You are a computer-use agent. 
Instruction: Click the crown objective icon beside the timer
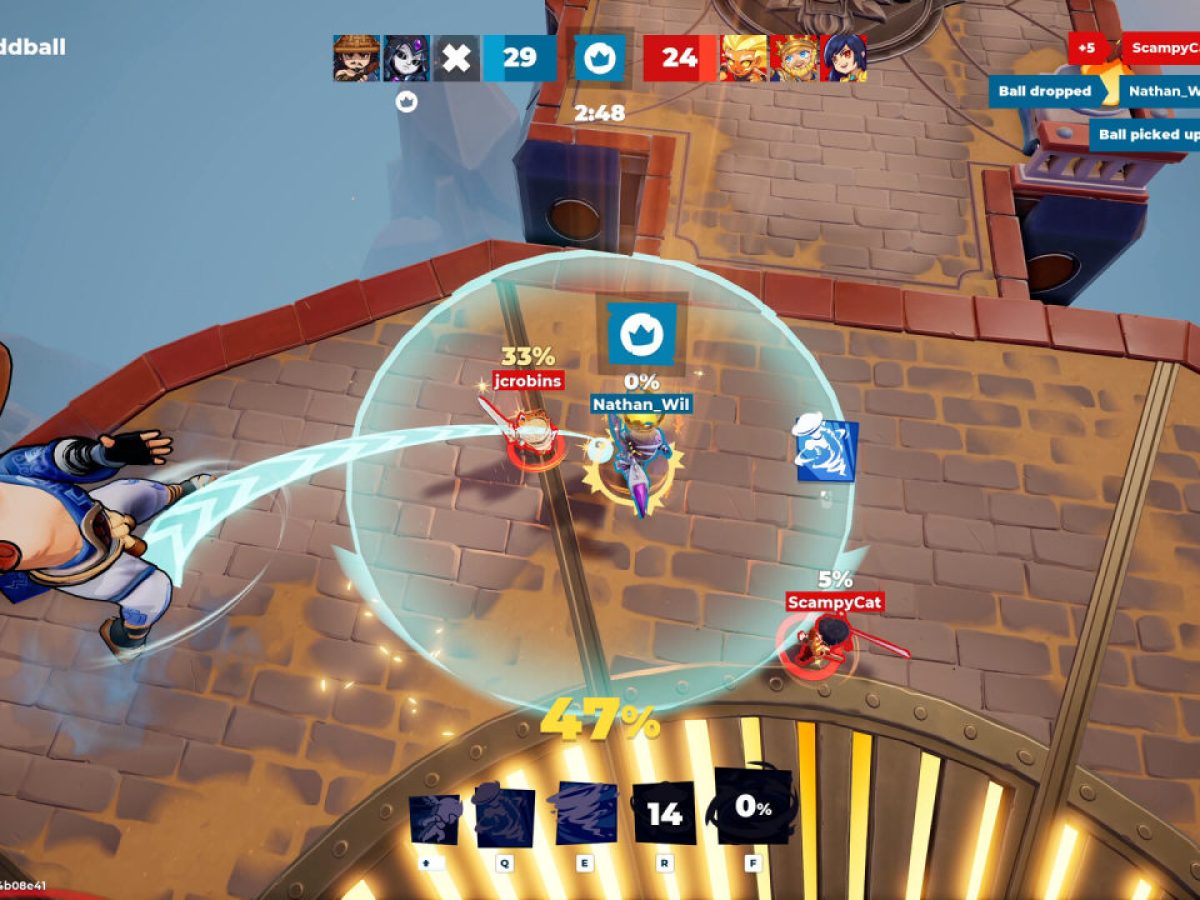tap(600, 58)
